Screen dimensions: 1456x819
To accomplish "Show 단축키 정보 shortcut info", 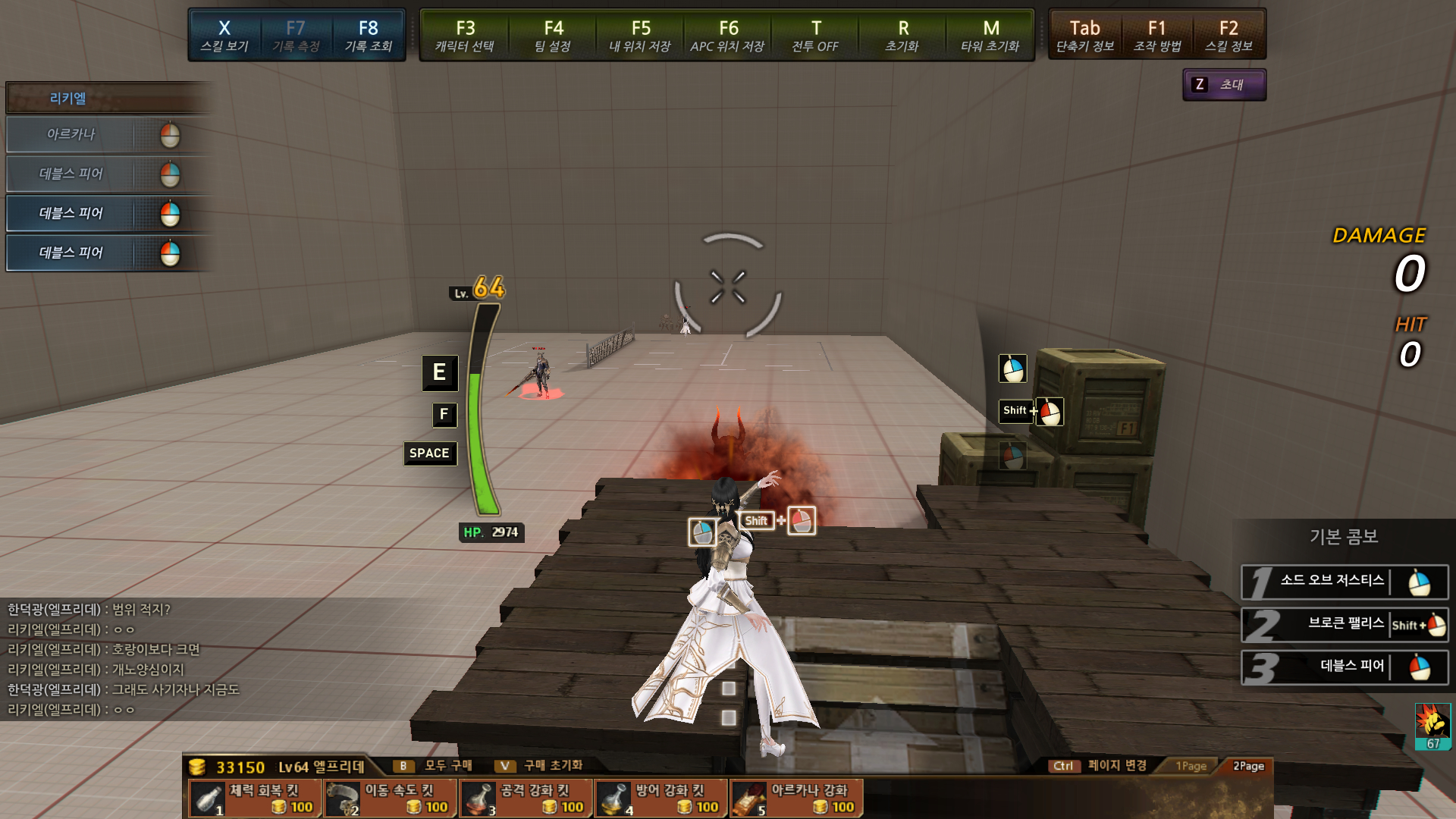I will point(1085,36).
